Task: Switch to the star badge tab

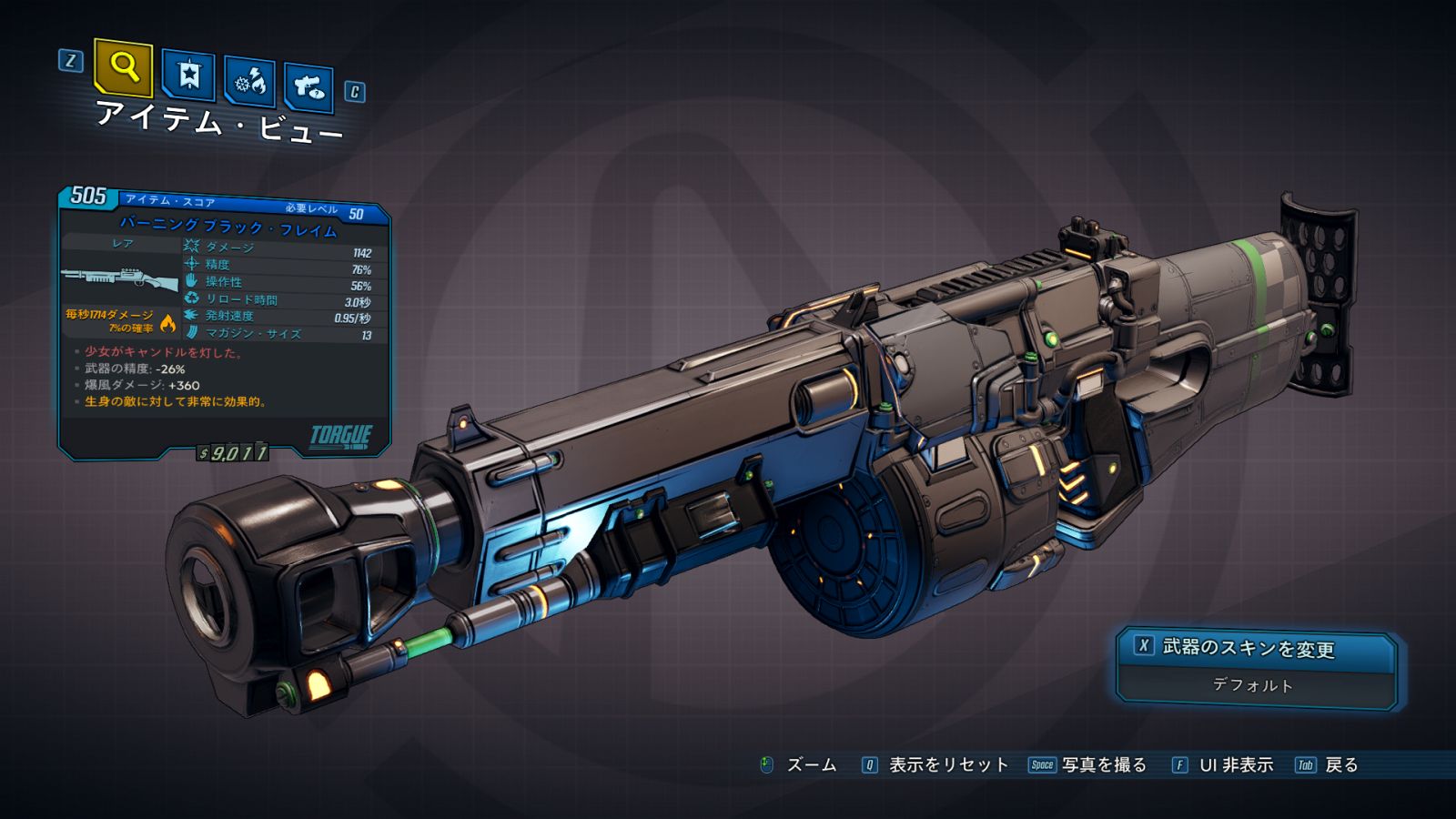Action: click(188, 75)
